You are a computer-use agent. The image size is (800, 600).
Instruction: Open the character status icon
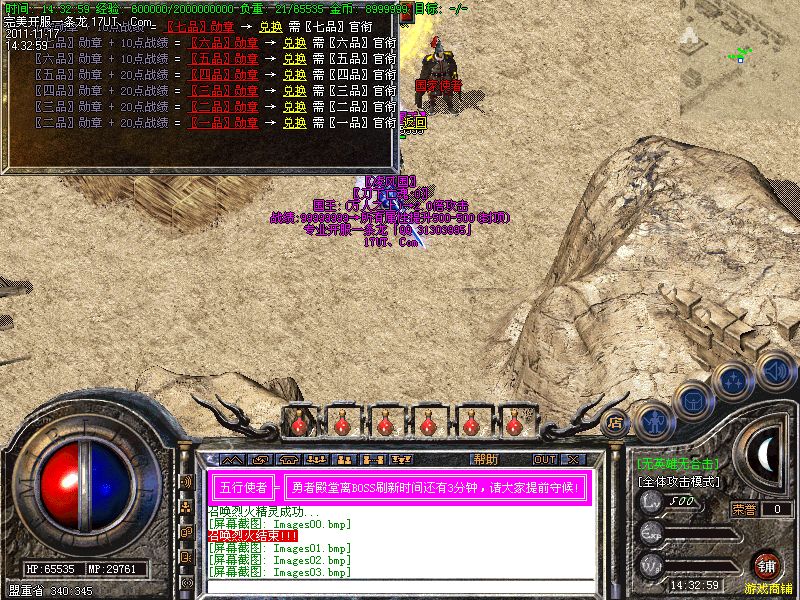pyautogui.click(x=653, y=420)
